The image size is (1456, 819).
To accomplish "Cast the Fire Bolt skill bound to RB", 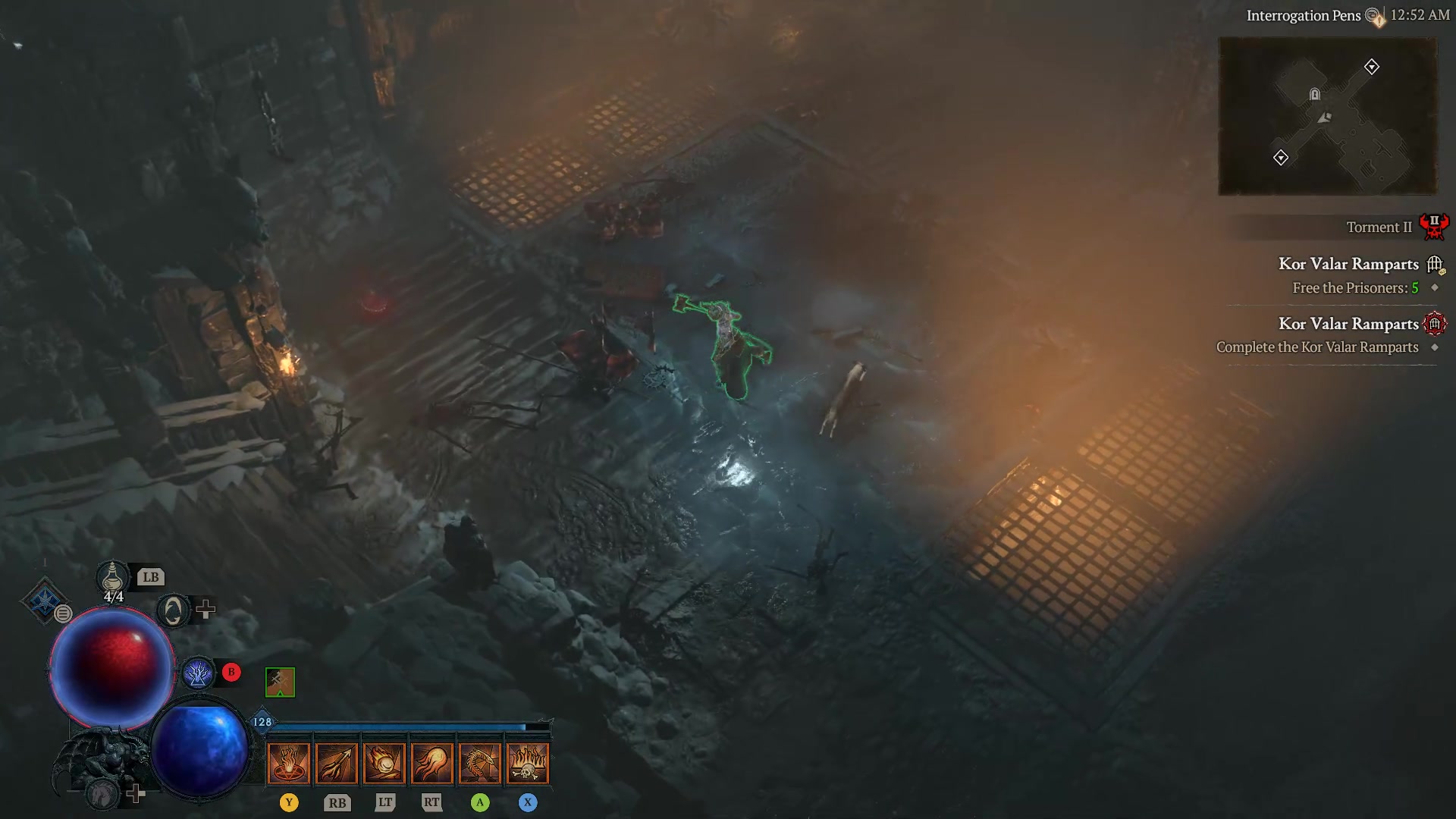I will [x=337, y=762].
